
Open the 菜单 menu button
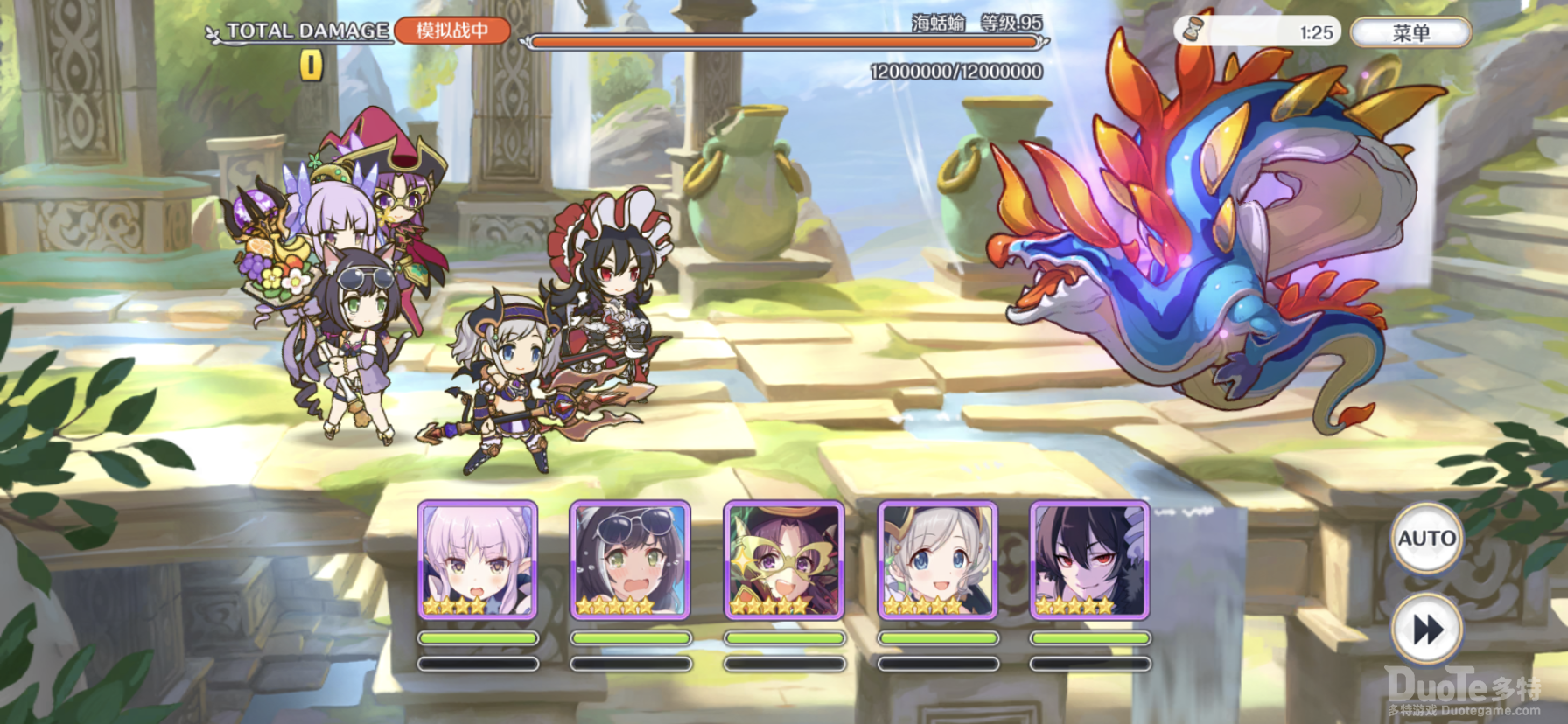point(1410,33)
